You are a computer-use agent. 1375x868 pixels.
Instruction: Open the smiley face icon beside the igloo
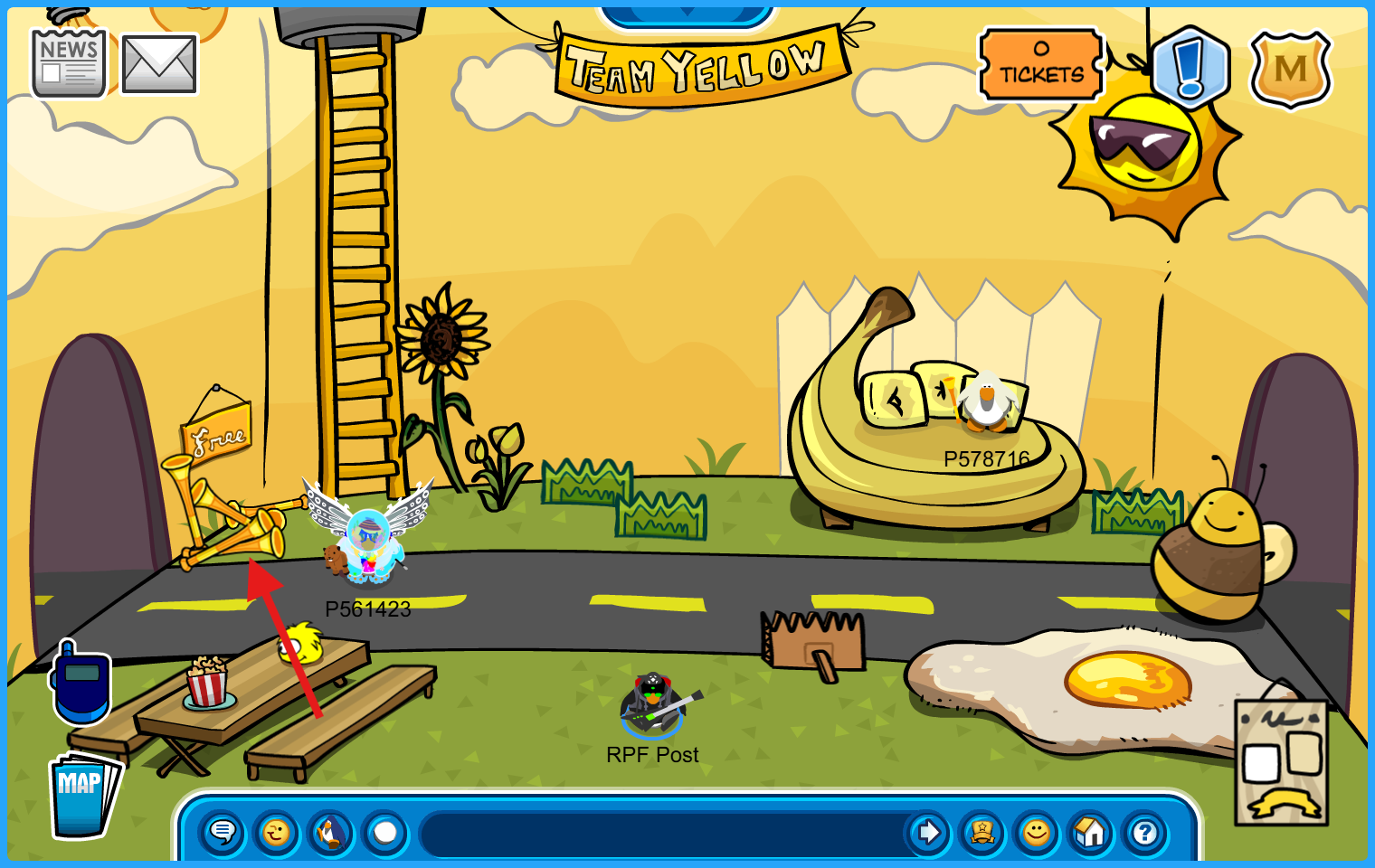[x=1037, y=832]
